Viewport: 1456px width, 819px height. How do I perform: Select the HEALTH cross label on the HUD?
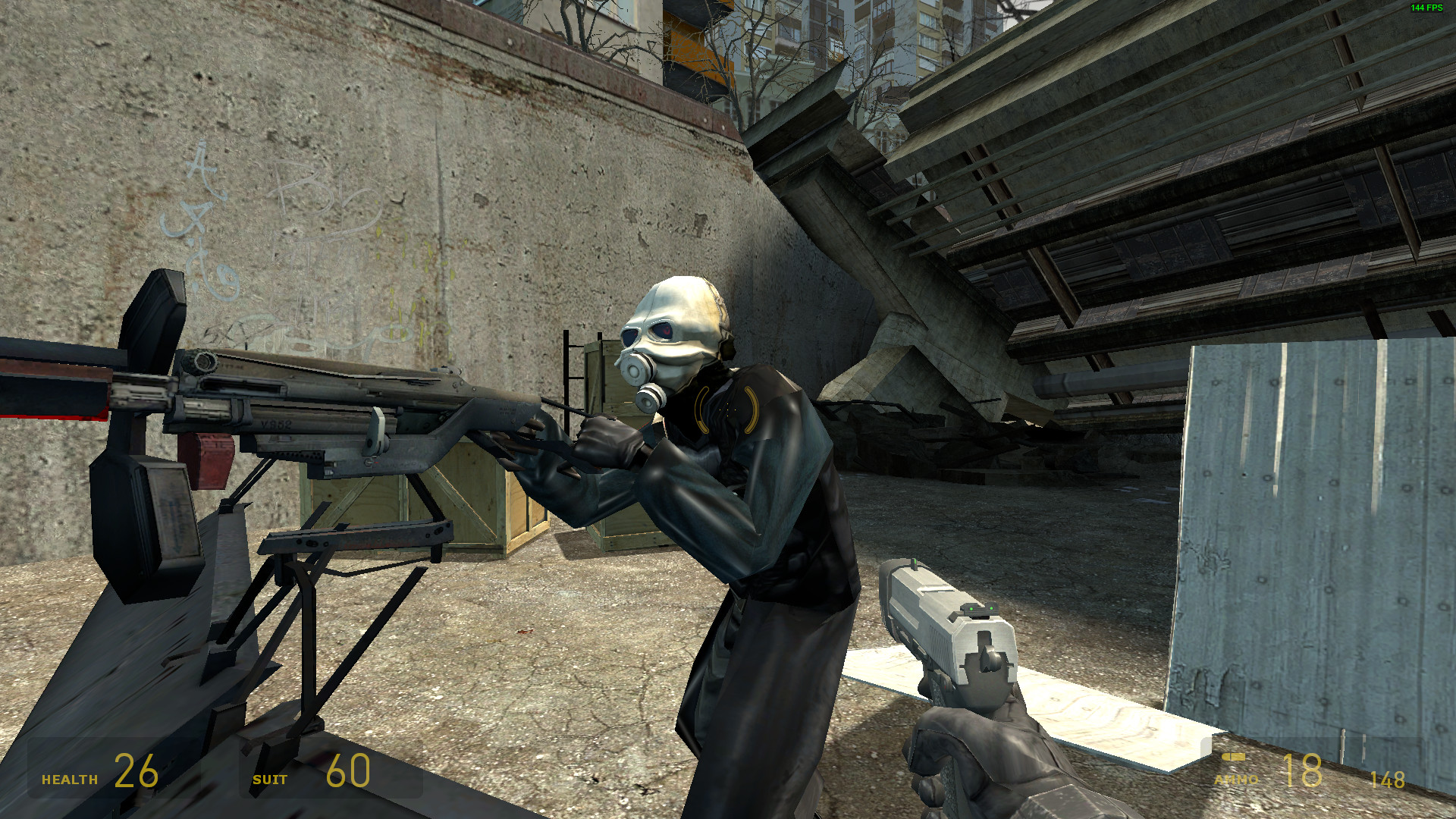tap(69, 778)
